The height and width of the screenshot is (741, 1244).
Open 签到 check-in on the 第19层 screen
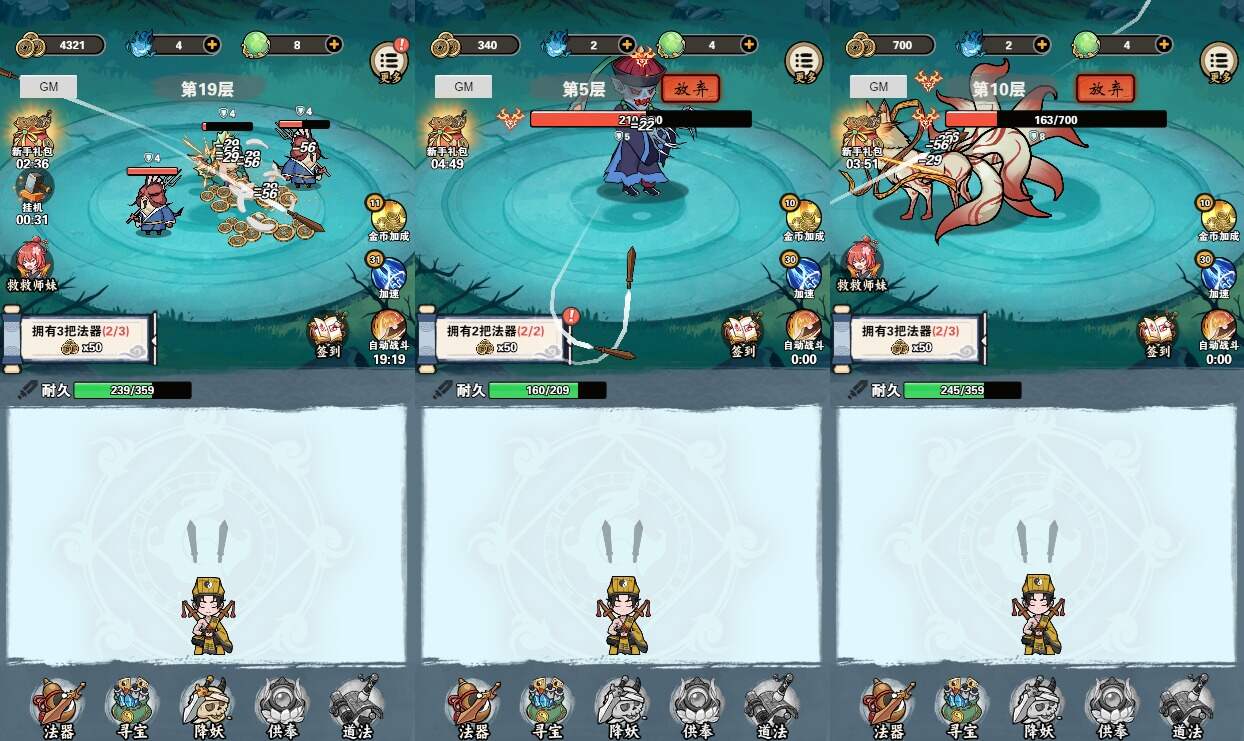coord(328,335)
